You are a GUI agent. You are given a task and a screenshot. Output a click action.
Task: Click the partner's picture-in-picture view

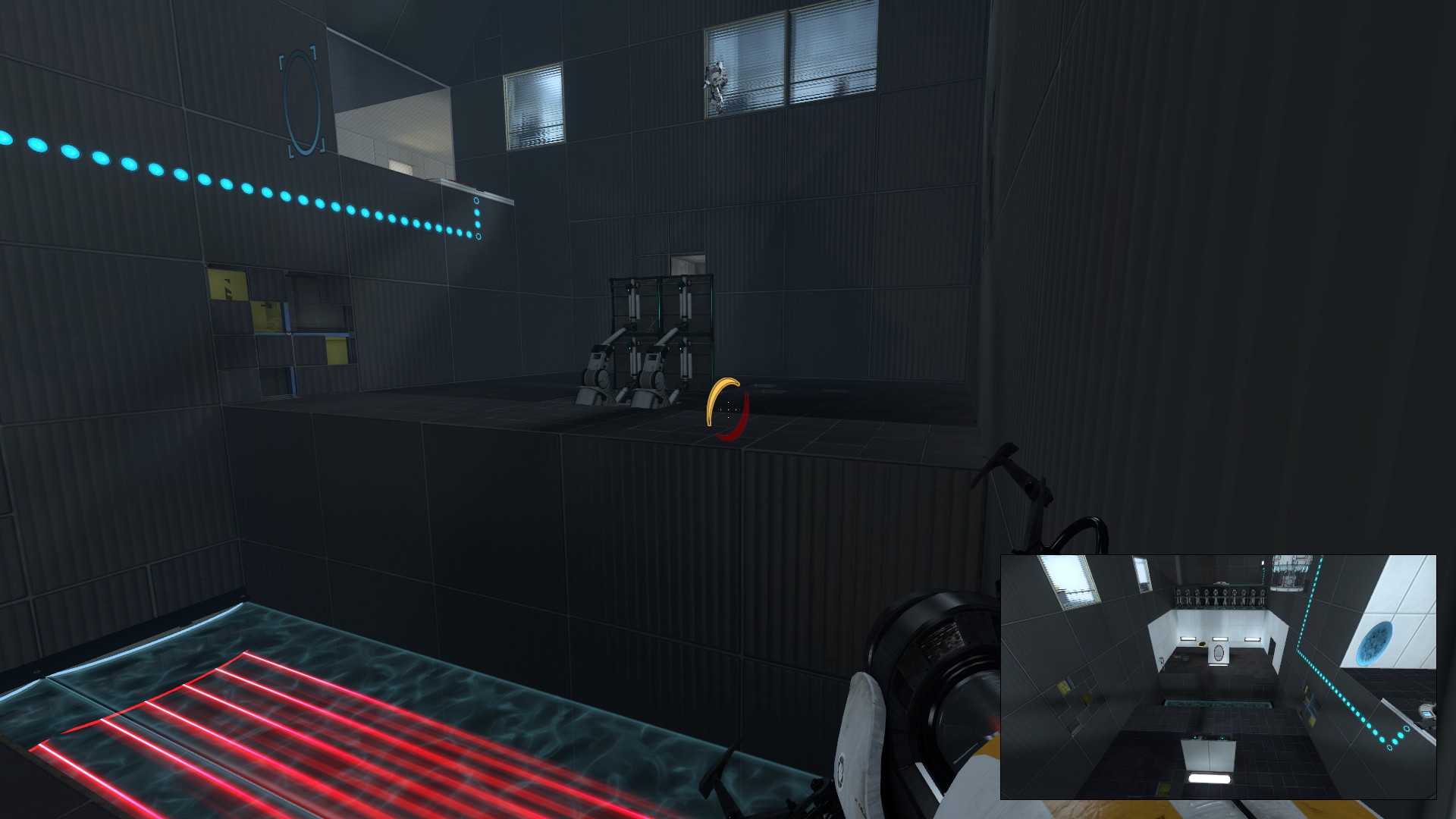tap(1218, 676)
